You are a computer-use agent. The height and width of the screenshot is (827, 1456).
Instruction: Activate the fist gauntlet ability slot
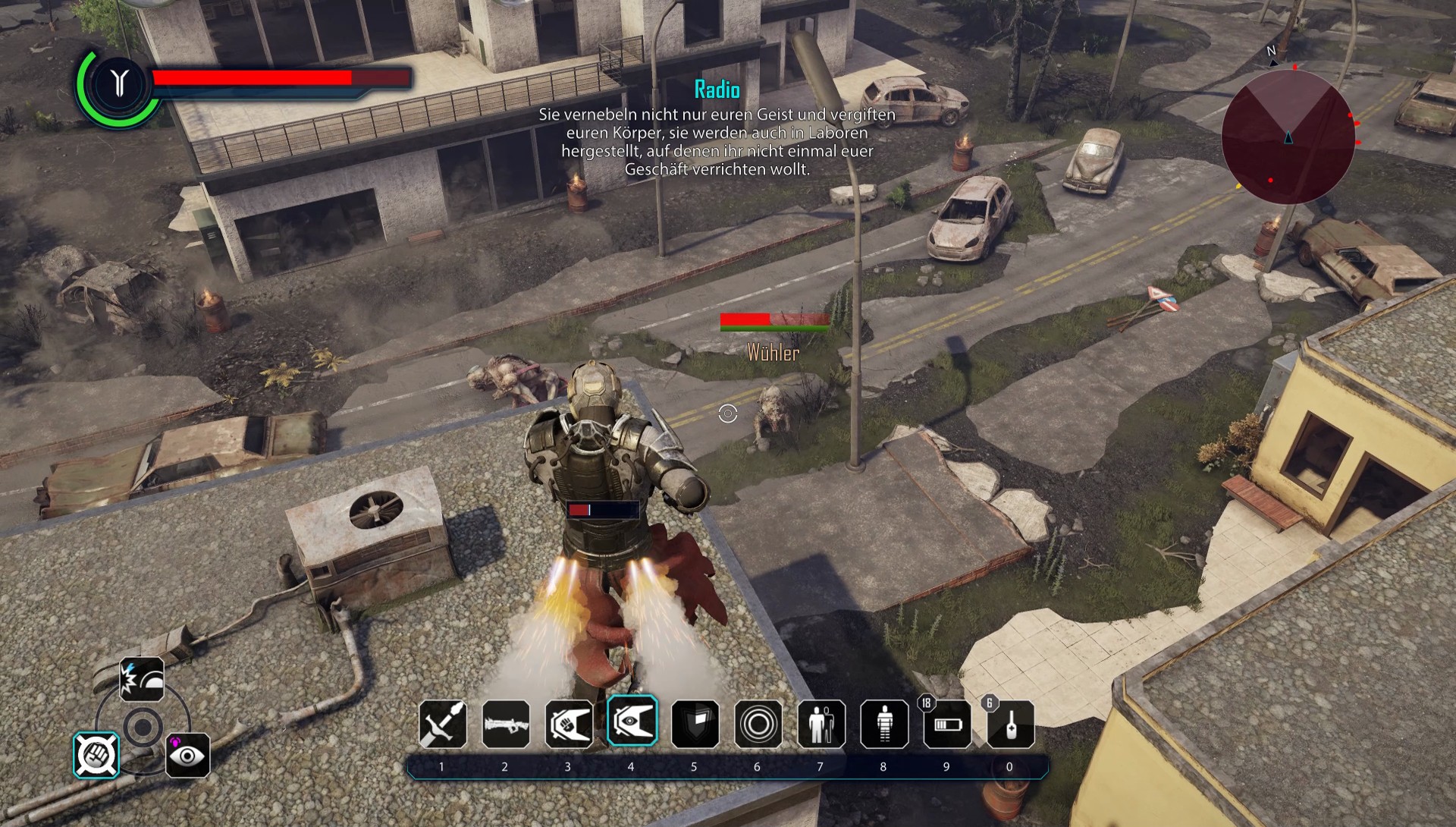pyautogui.click(x=569, y=724)
